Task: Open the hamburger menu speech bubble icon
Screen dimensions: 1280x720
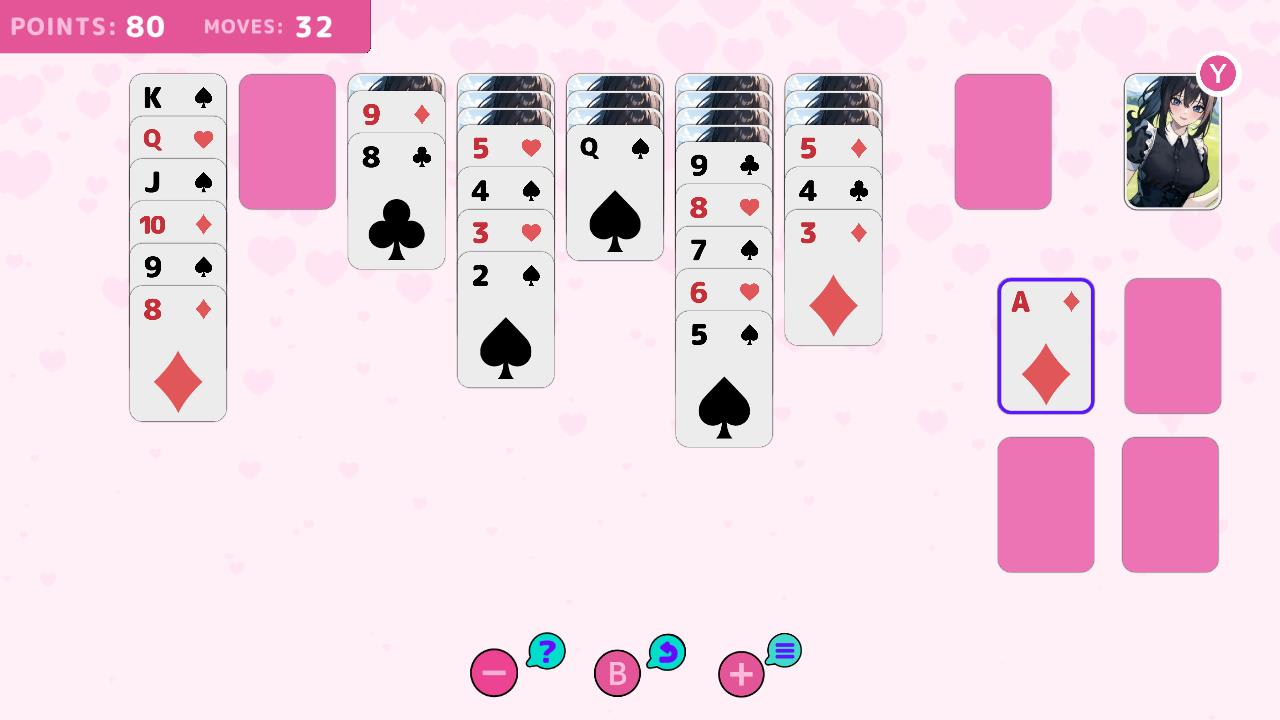Action: pos(784,650)
